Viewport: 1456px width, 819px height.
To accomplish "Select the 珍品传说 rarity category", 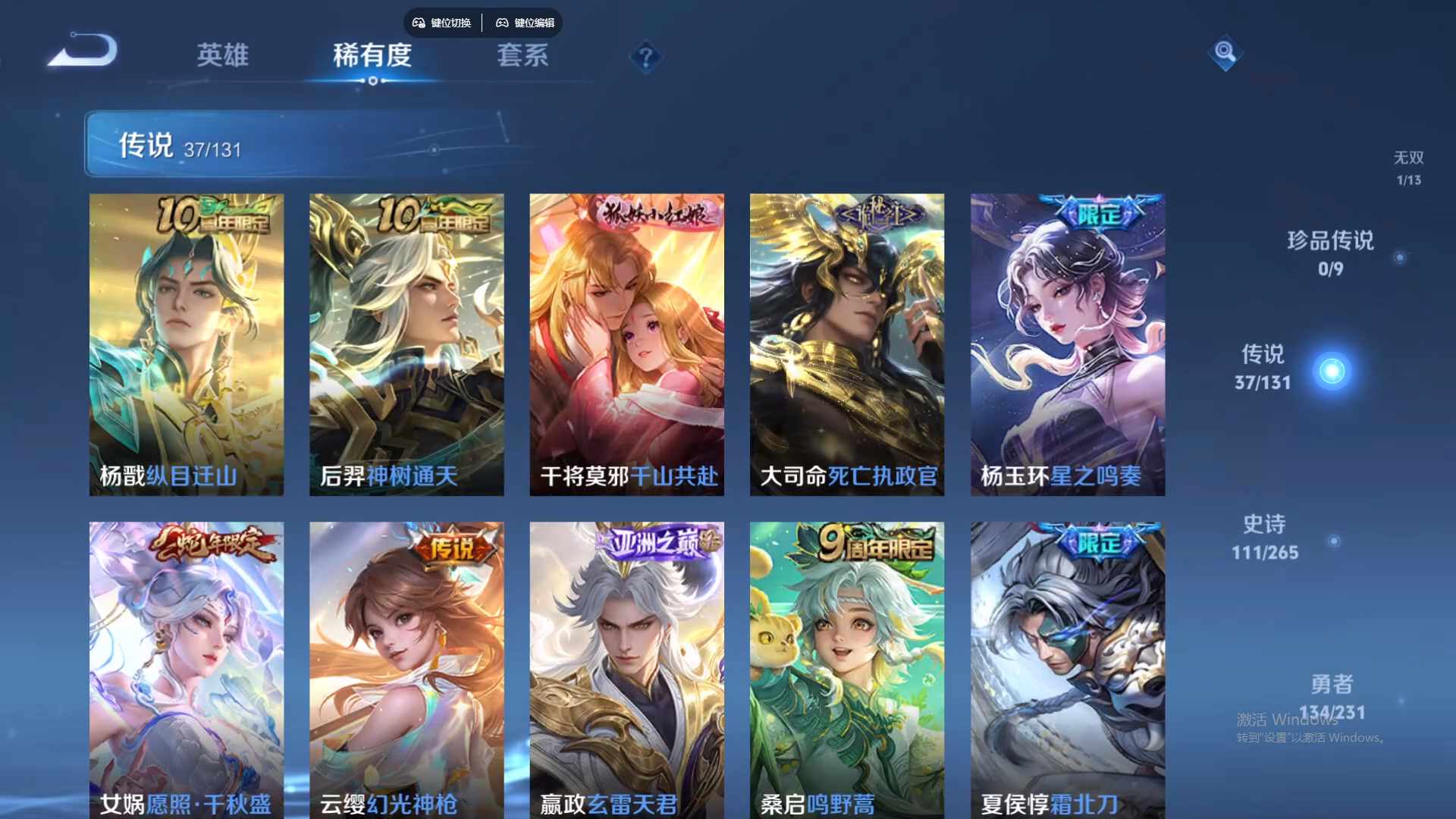I will coord(1329,254).
